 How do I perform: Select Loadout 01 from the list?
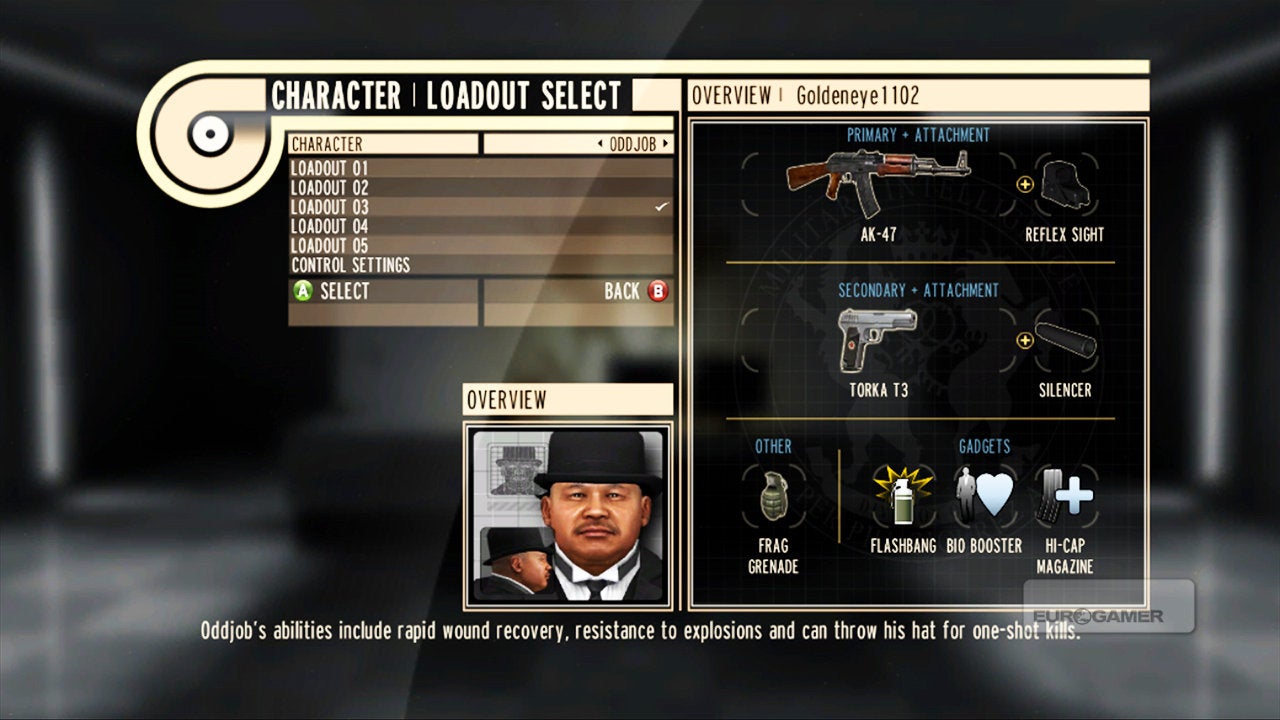click(480, 168)
